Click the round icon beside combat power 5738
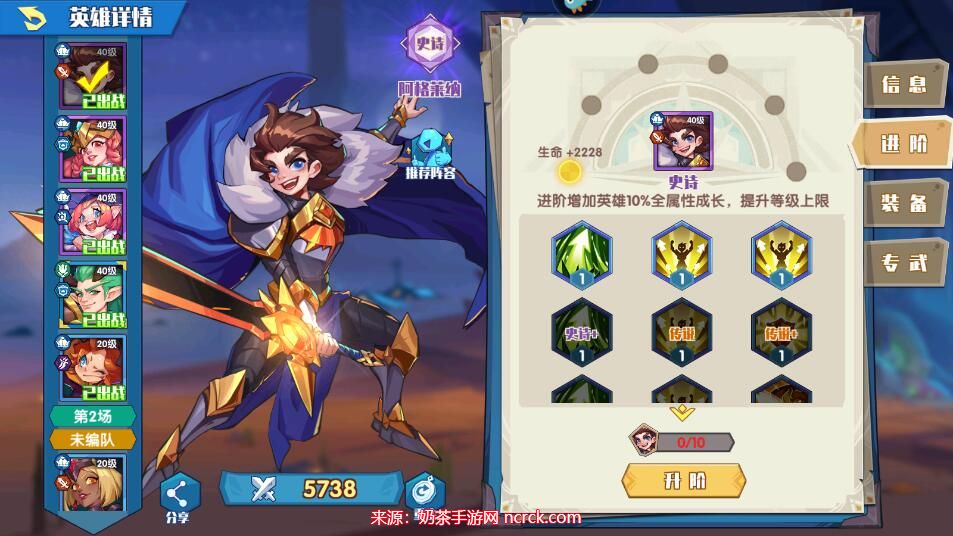Screen dimensions: 953x536 424,489
